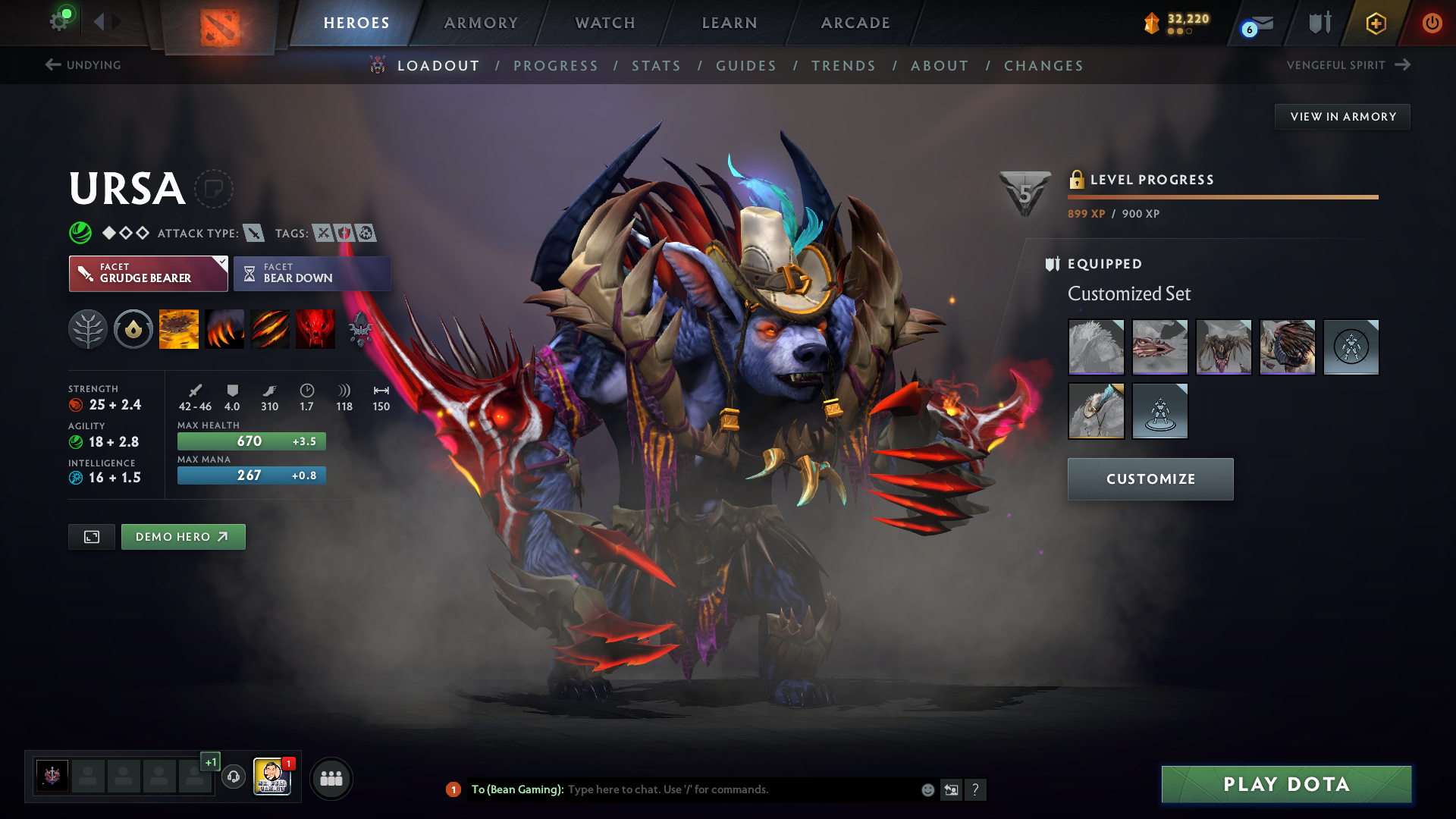Open the Trends sub-tab
The height and width of the screenshot is (819, 1456).
(x=843, y=66)
